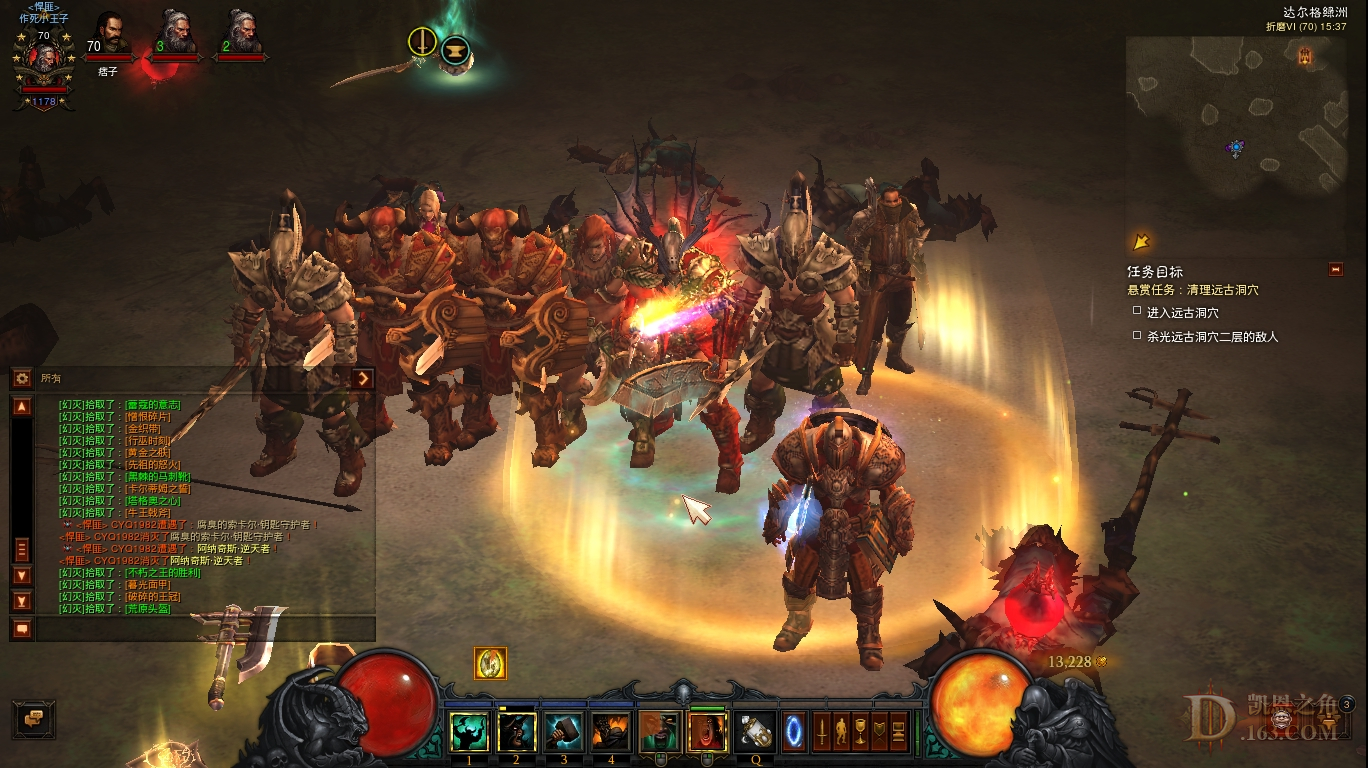
Task: Expand the chat filter lines icon on scrollbar
Action: 22,546
